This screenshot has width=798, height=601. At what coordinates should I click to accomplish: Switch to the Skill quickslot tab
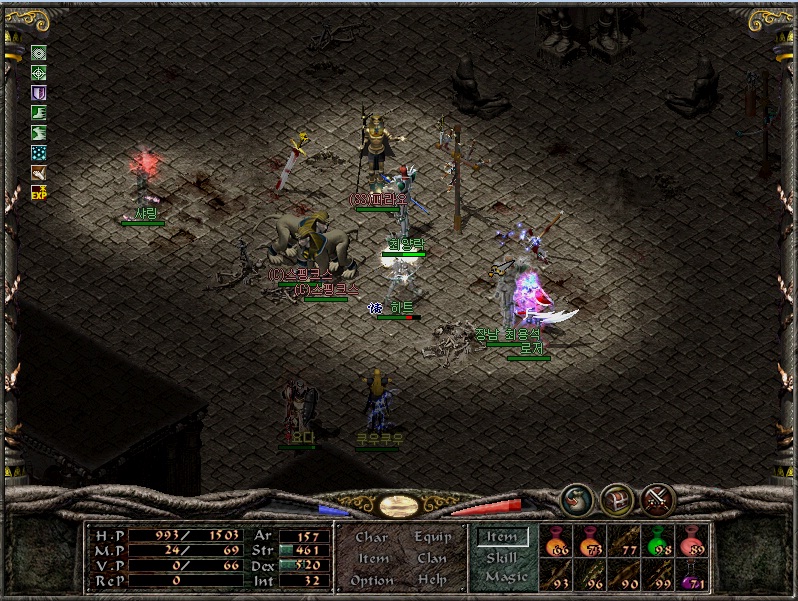502,557
